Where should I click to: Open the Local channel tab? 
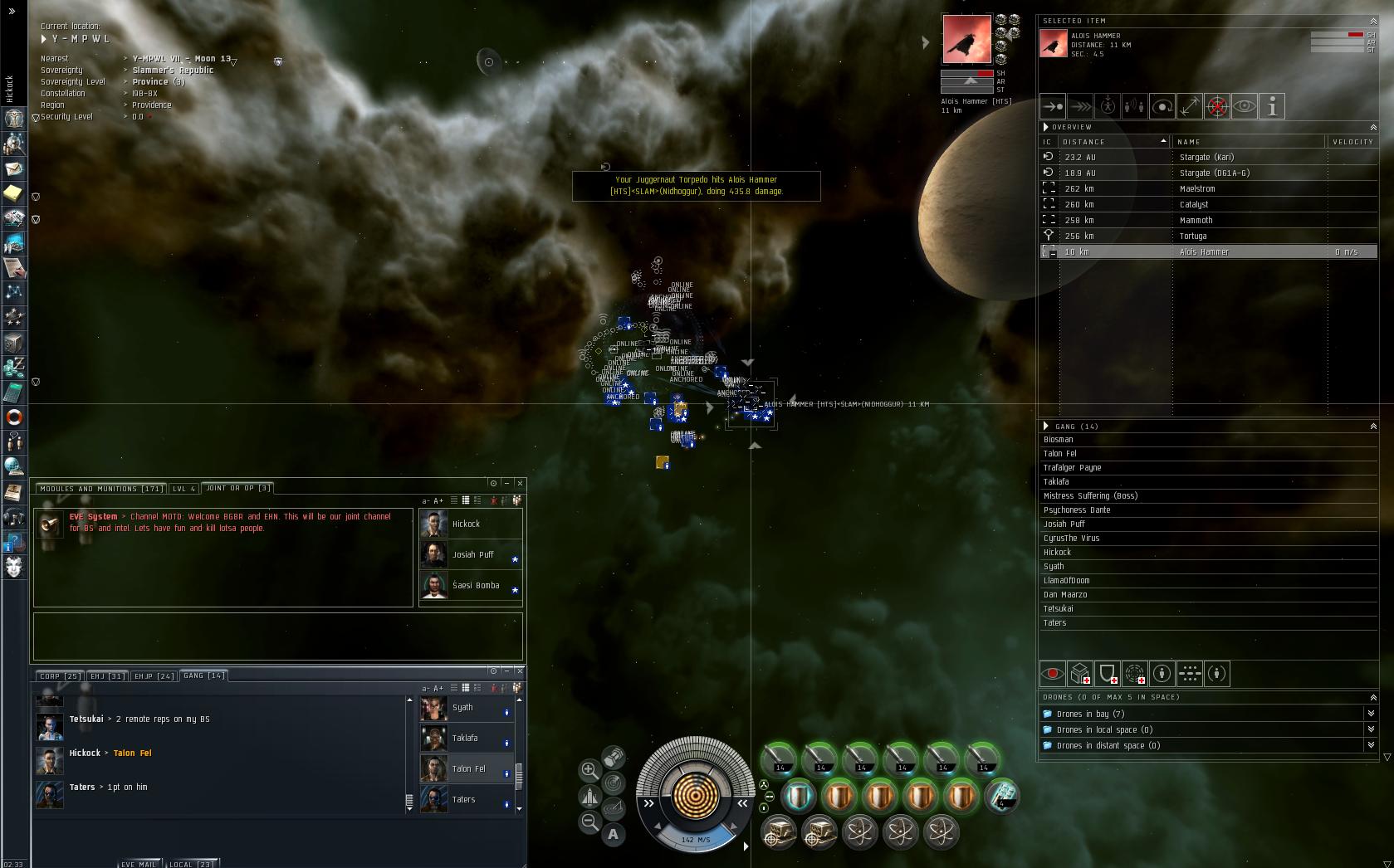pos(191,864)
